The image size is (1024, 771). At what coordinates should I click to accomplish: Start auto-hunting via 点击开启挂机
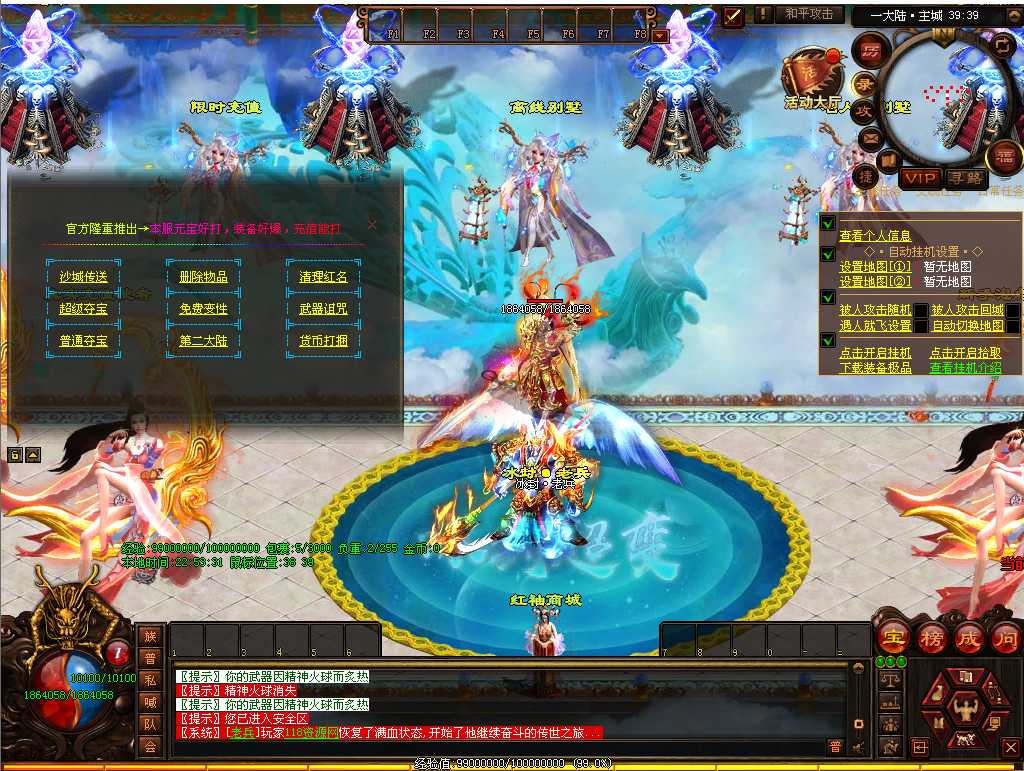875,353
